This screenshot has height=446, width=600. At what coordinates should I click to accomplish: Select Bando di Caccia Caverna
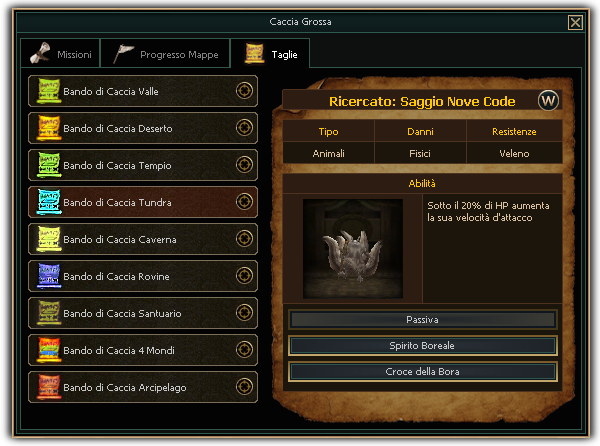(142, 239)
